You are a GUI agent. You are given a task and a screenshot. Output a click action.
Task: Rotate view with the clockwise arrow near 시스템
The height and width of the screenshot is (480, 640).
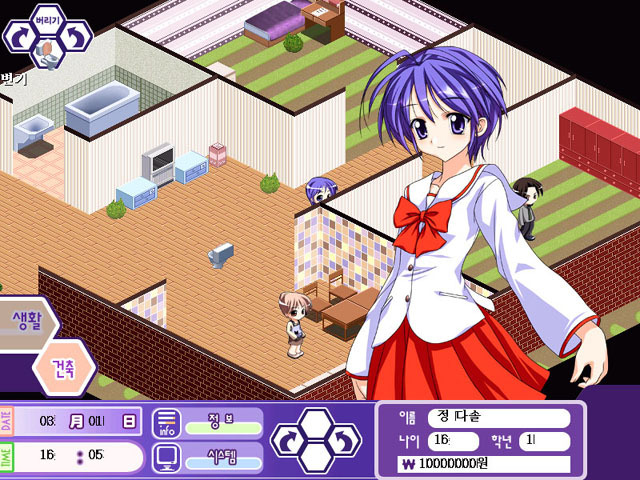click(287, 442)
